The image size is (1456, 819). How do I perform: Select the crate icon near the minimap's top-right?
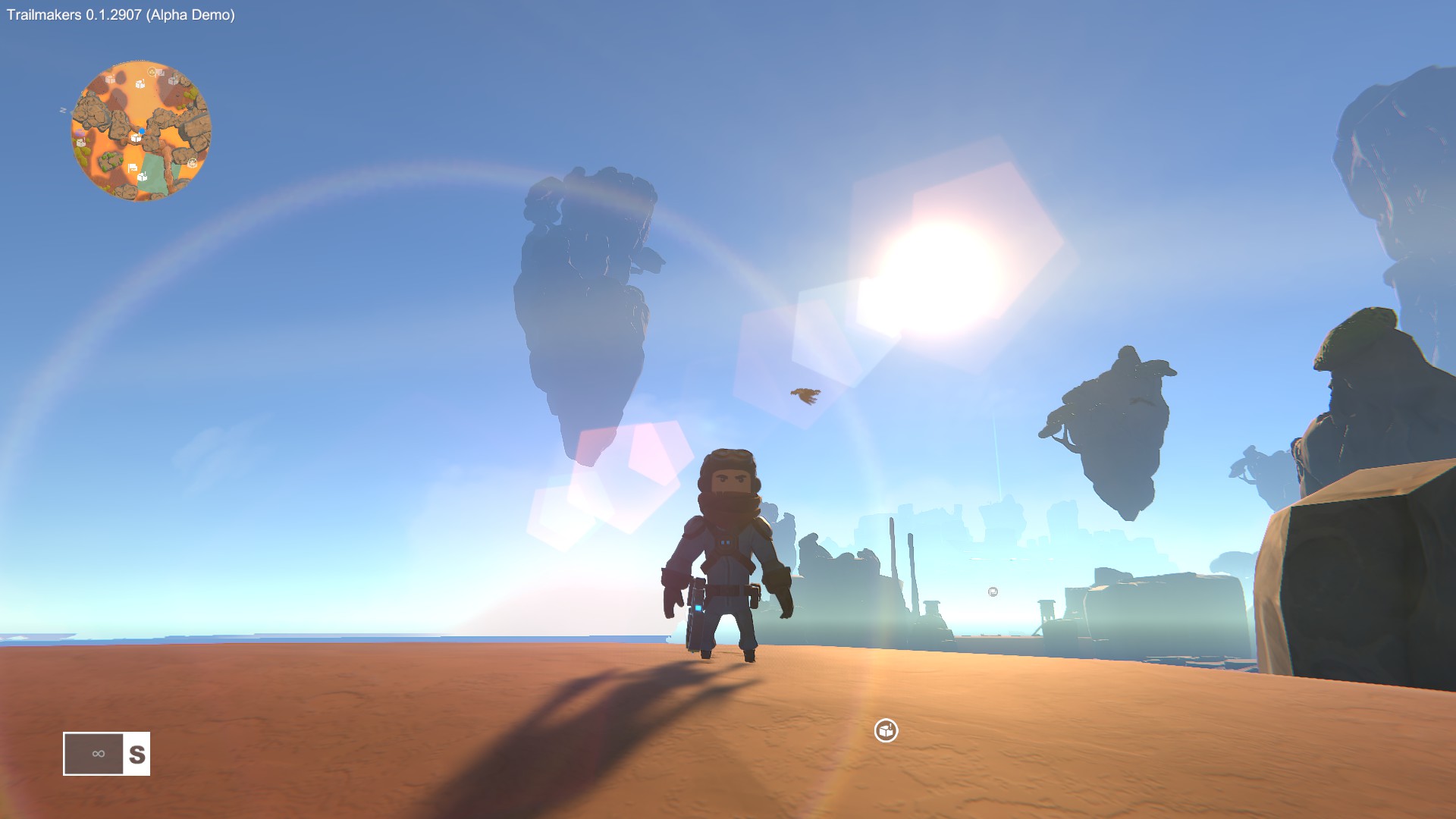coord(174,80)
